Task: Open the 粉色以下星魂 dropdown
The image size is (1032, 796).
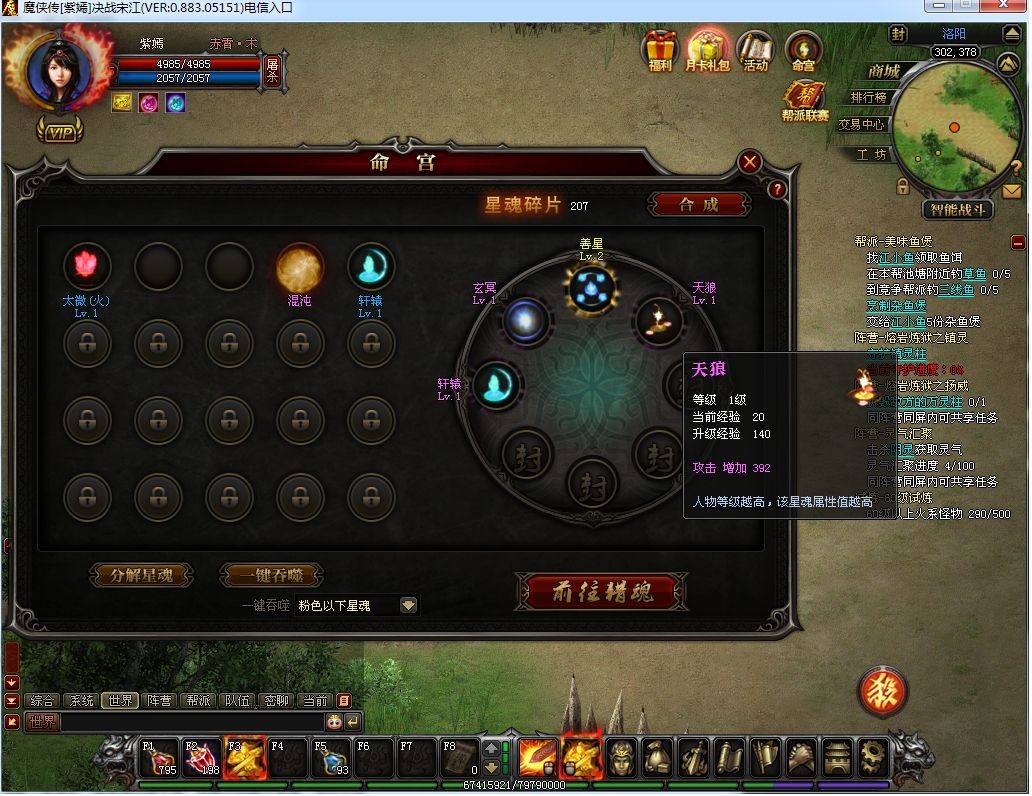Action: coord(408,605)
